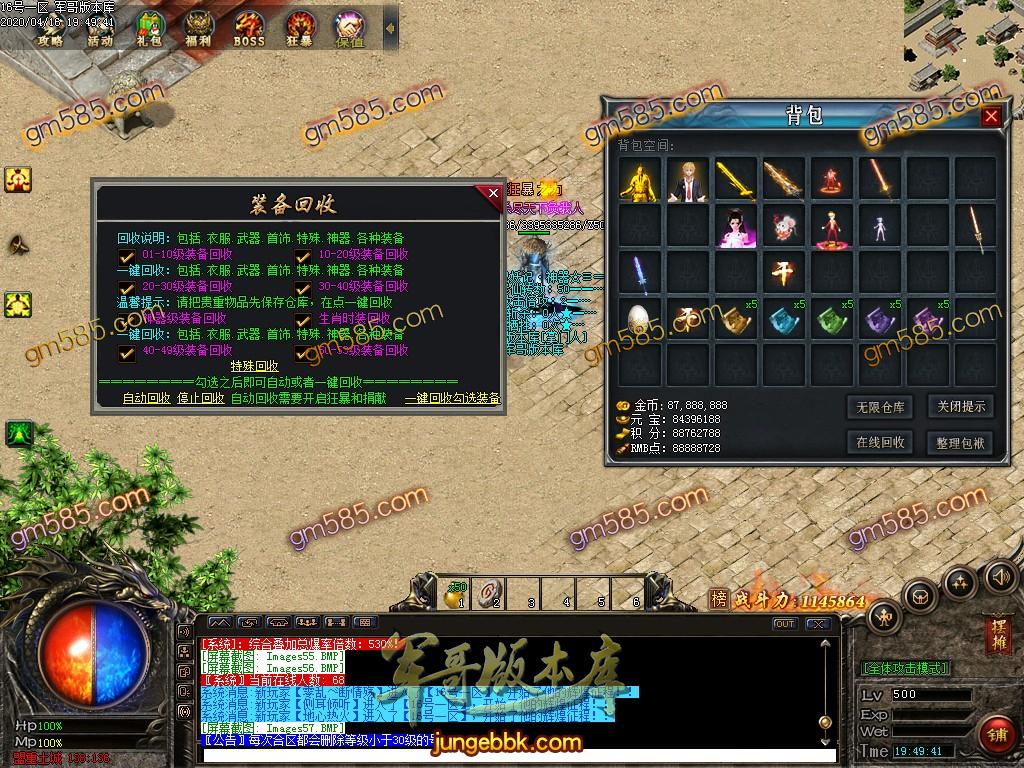Open the BOSS menu icon

point(249,29)
